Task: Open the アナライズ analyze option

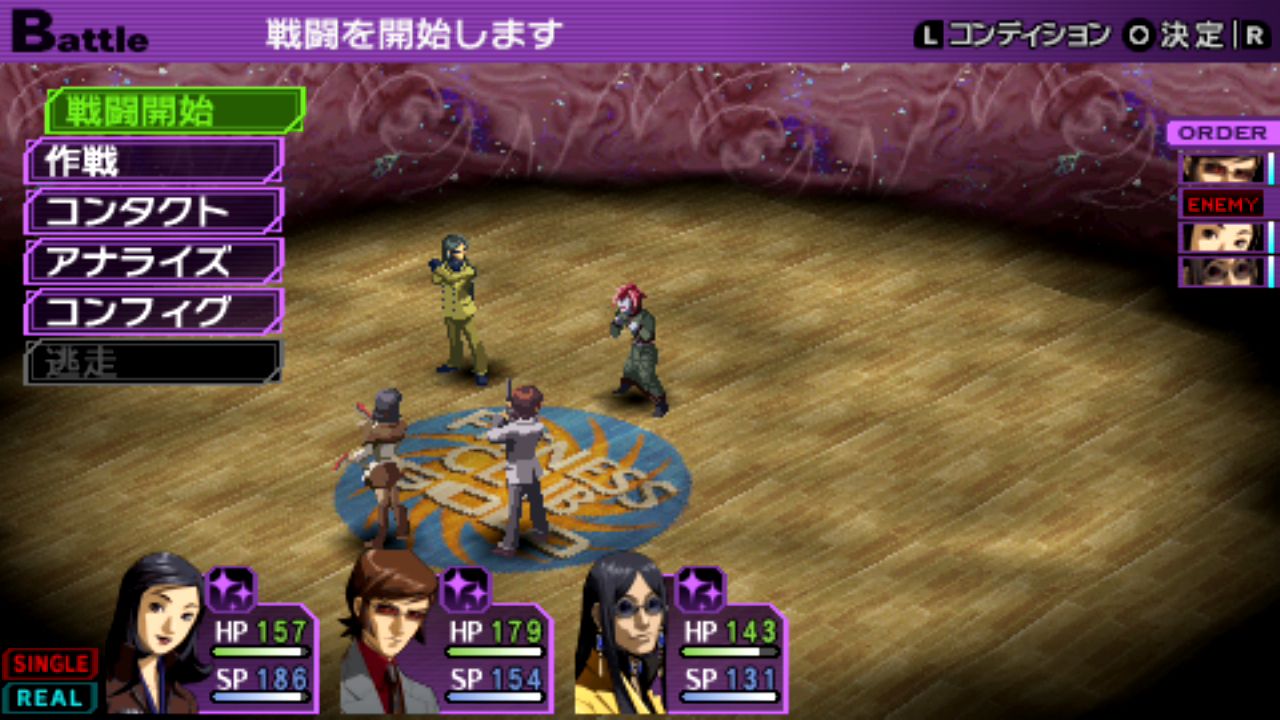Action: 154,261
